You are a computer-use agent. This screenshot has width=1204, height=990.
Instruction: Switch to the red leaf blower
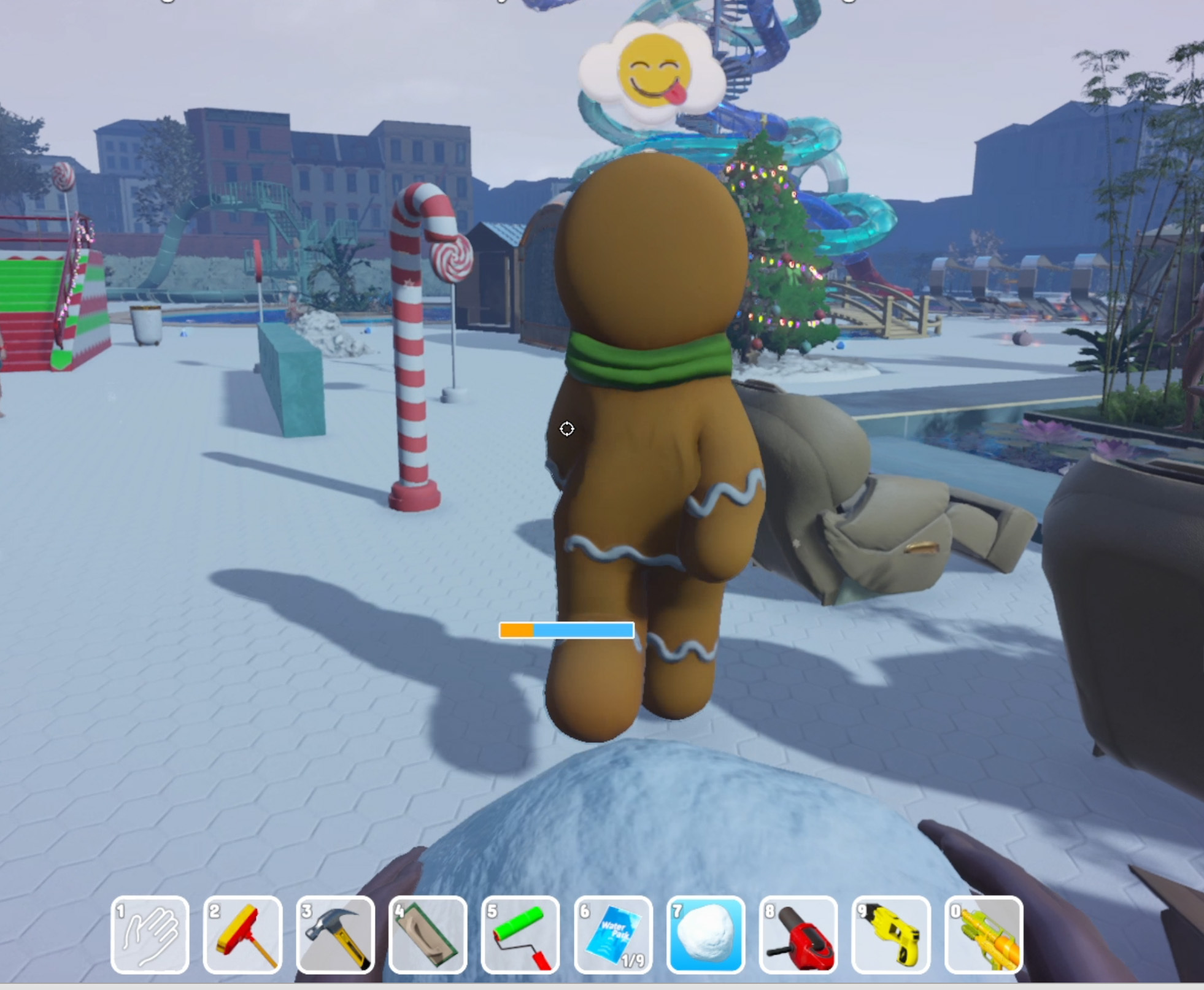[x=798, y=934]
